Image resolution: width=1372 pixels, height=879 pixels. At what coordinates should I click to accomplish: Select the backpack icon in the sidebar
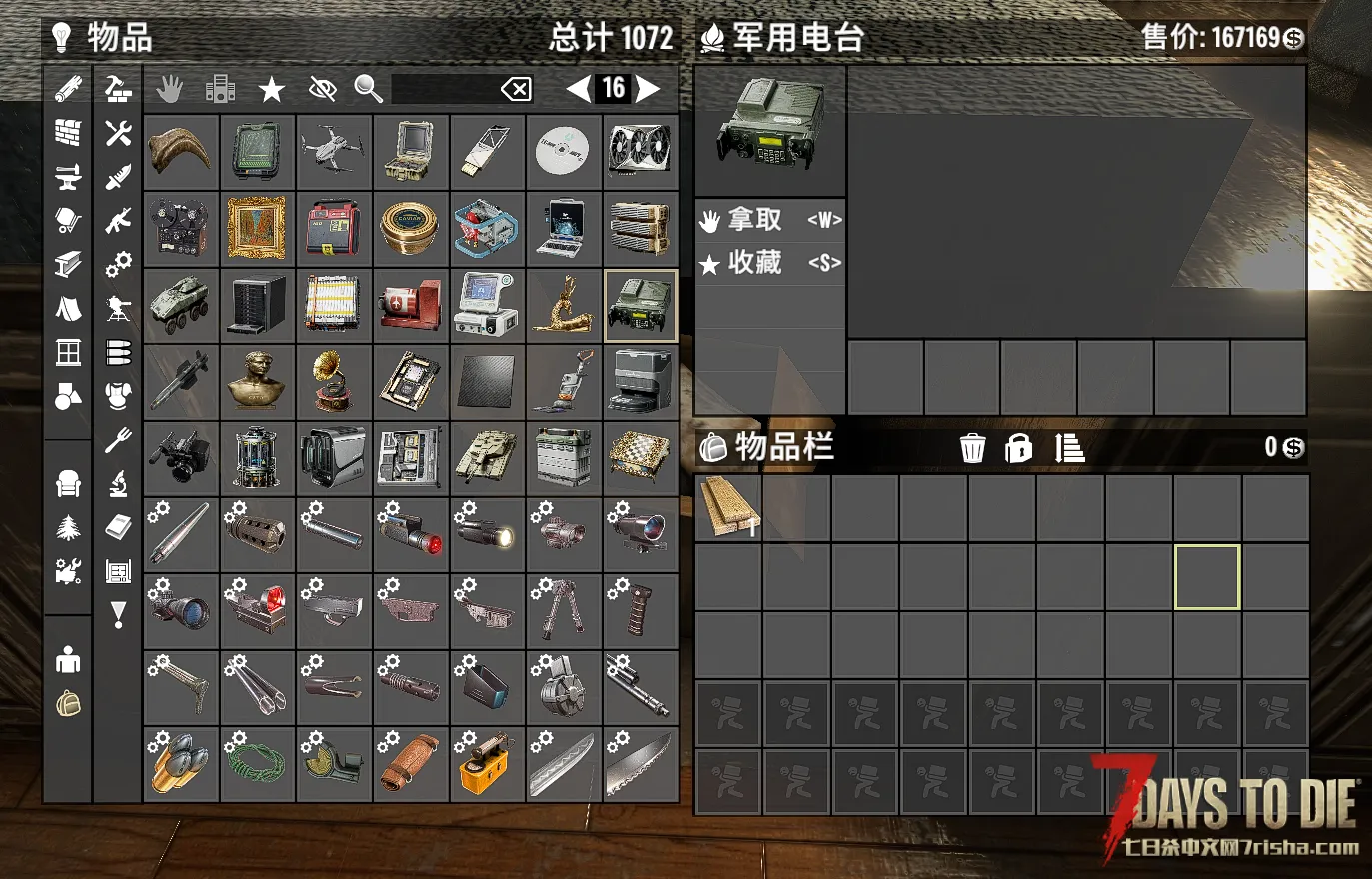click(x=68, y=704)
